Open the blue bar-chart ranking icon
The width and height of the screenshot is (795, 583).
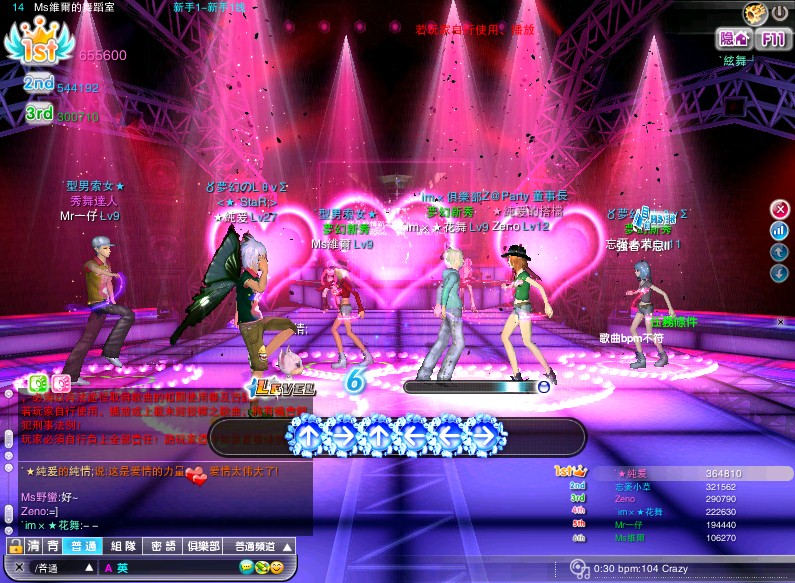(780, 230)
